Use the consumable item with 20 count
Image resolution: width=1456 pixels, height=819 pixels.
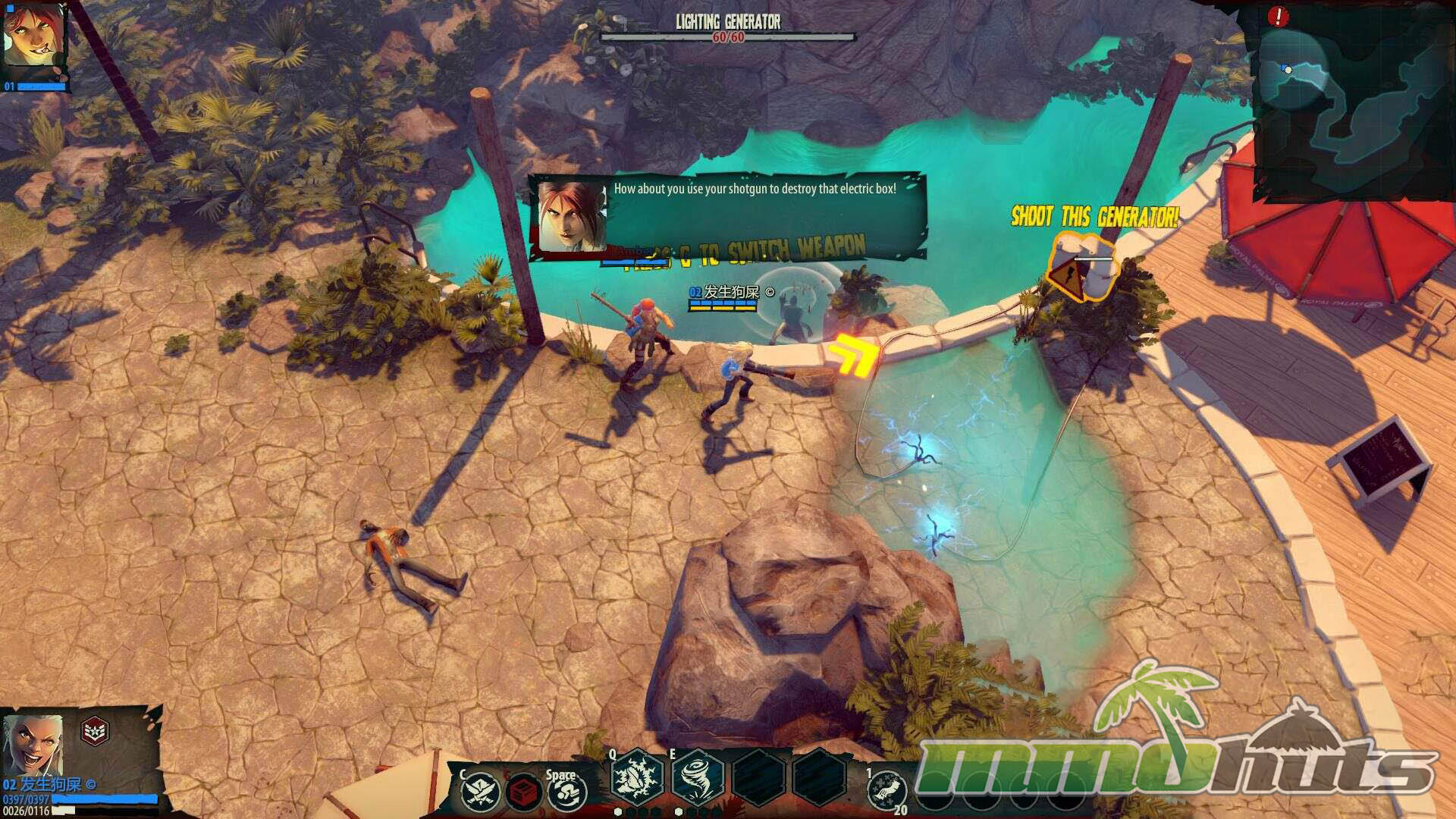887,792
